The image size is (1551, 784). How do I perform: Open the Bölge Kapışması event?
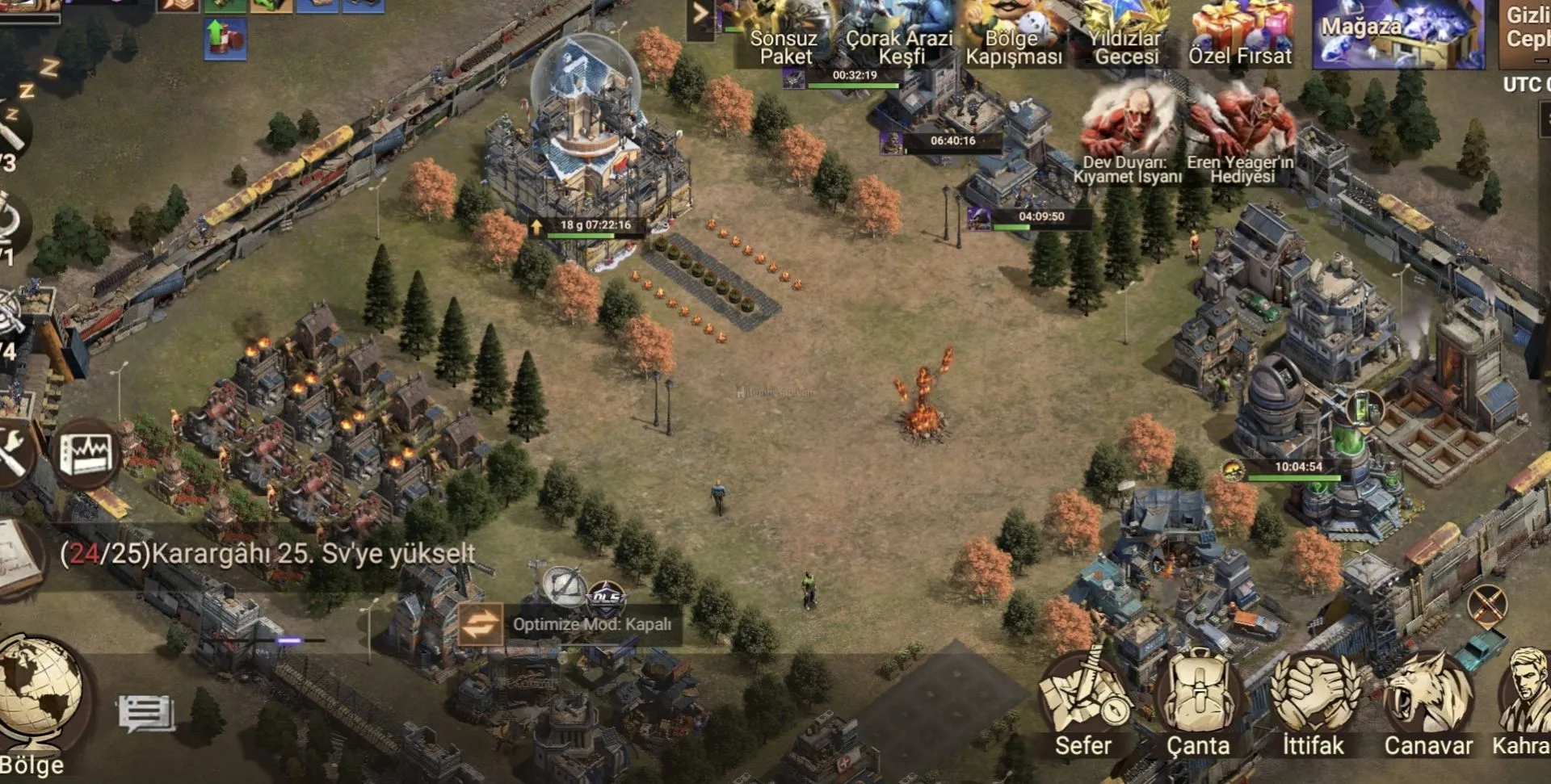tap(1013, 34)
